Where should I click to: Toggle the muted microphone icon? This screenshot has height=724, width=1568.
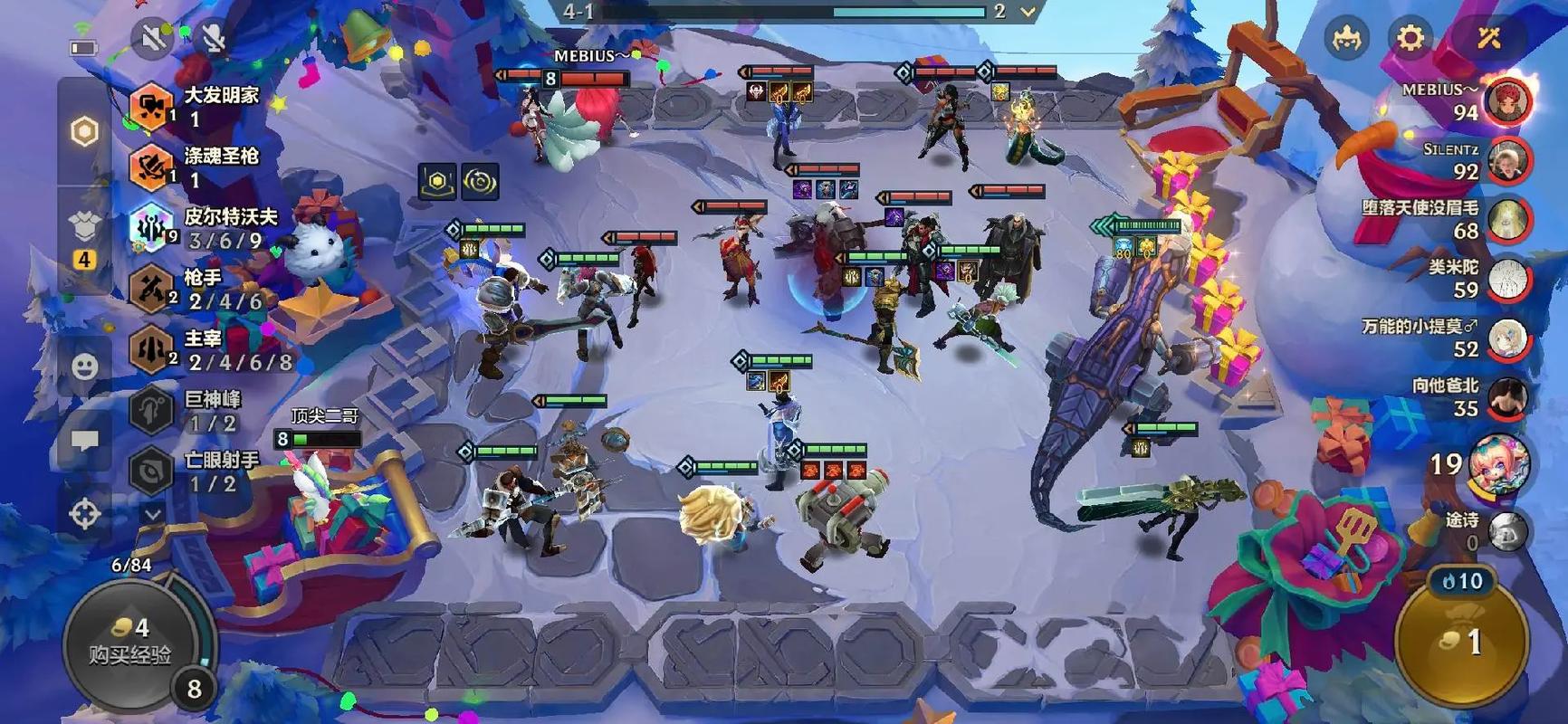tap(214, 38)
